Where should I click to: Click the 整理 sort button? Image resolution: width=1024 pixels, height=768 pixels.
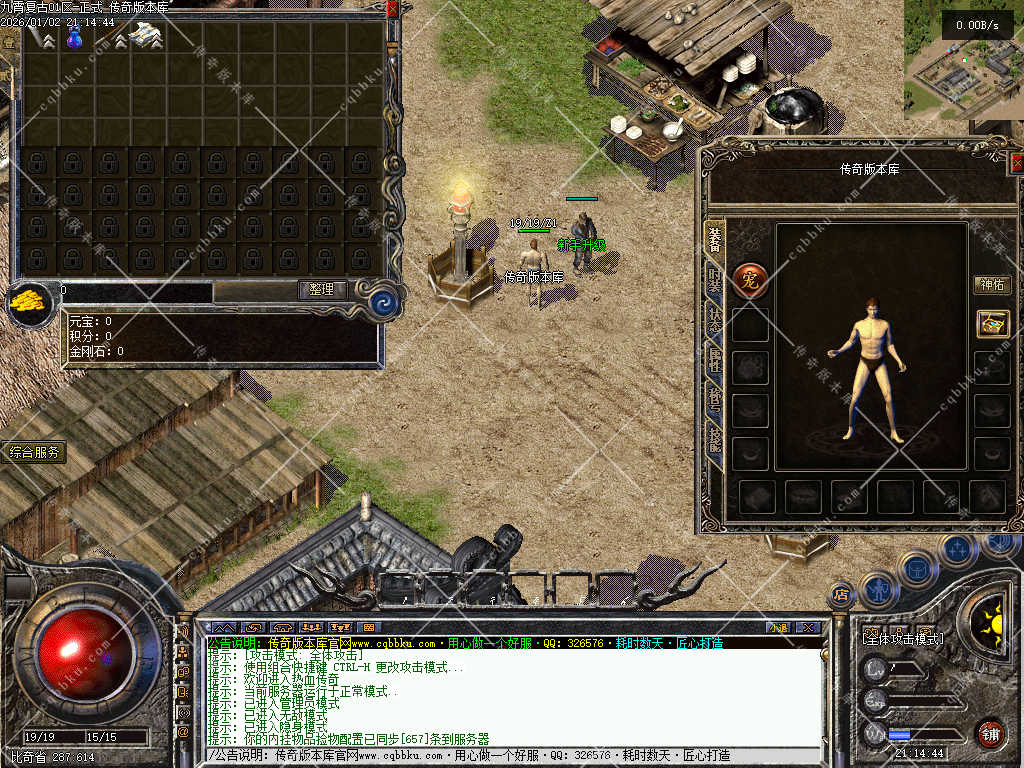point(322,290)
